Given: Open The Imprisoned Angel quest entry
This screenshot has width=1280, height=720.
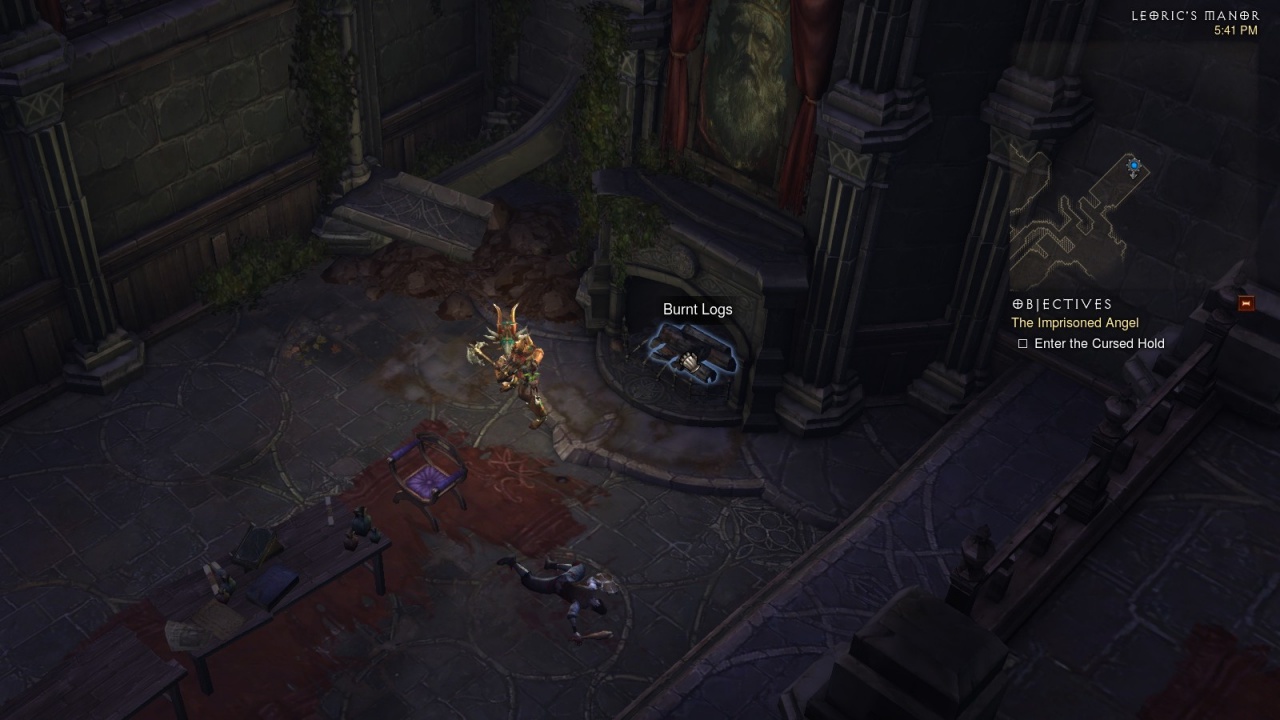Looking at the screenshot, I should pyautogui.click(x=1074, y=323).
